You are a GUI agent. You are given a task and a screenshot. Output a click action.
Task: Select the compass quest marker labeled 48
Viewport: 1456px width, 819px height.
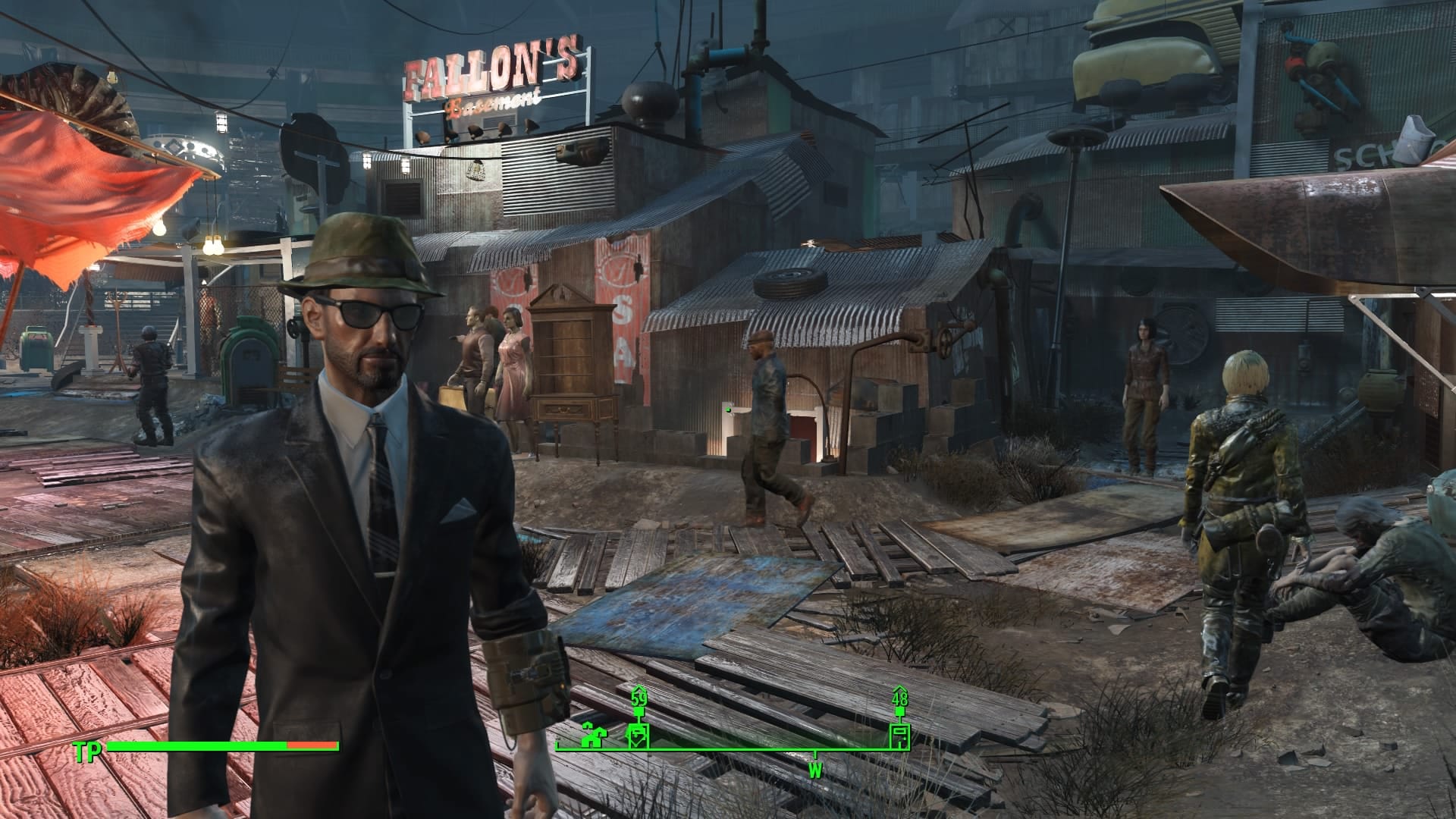point(899,736)
